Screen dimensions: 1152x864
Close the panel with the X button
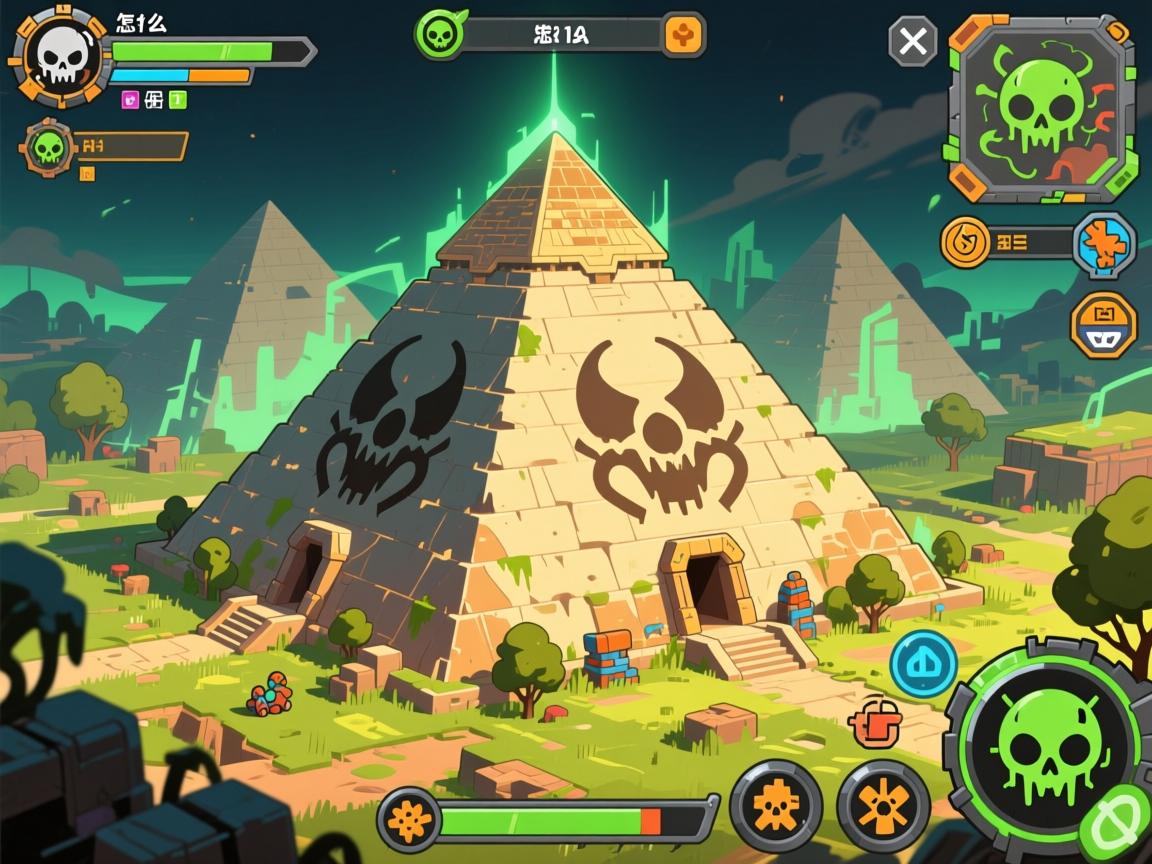point(913,42)
